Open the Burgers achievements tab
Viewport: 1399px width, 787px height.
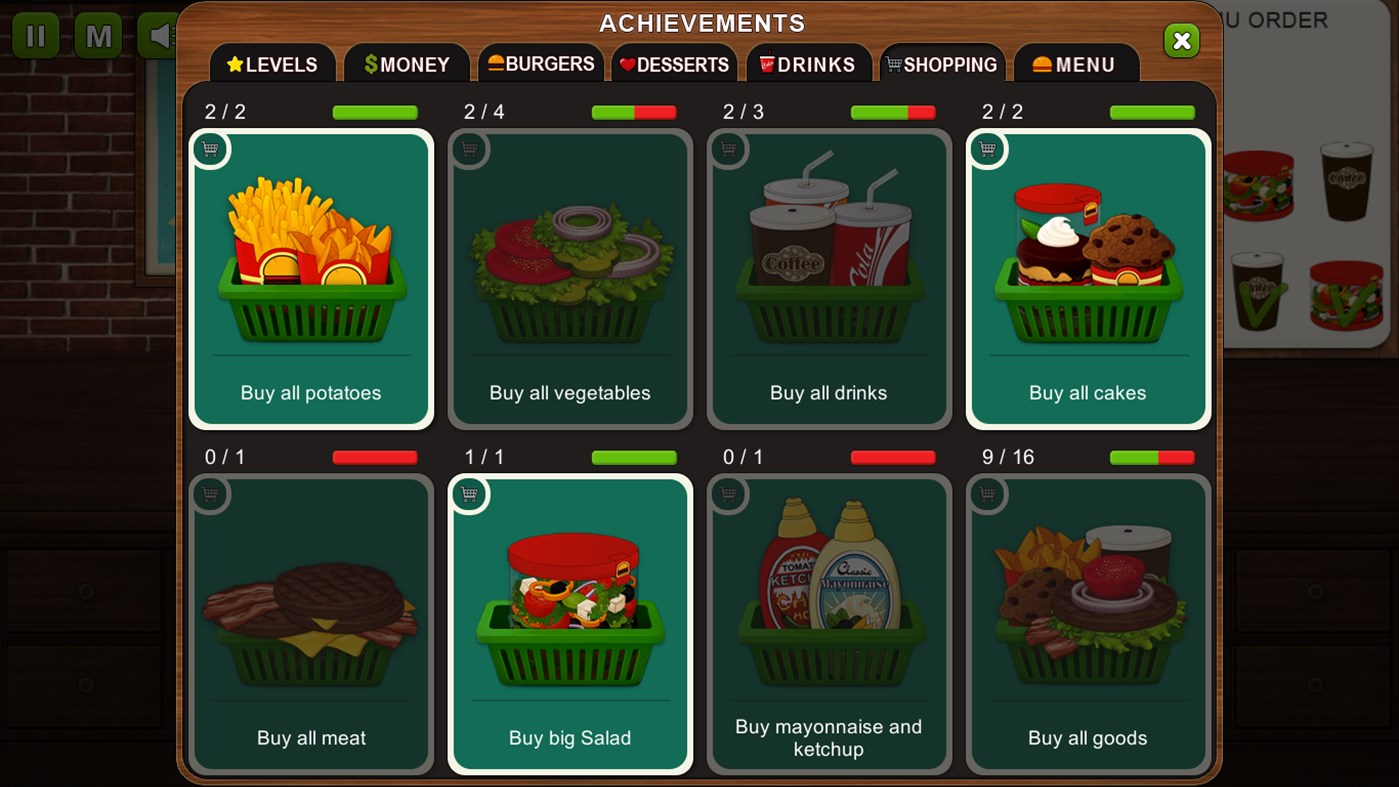pos(541,63)
